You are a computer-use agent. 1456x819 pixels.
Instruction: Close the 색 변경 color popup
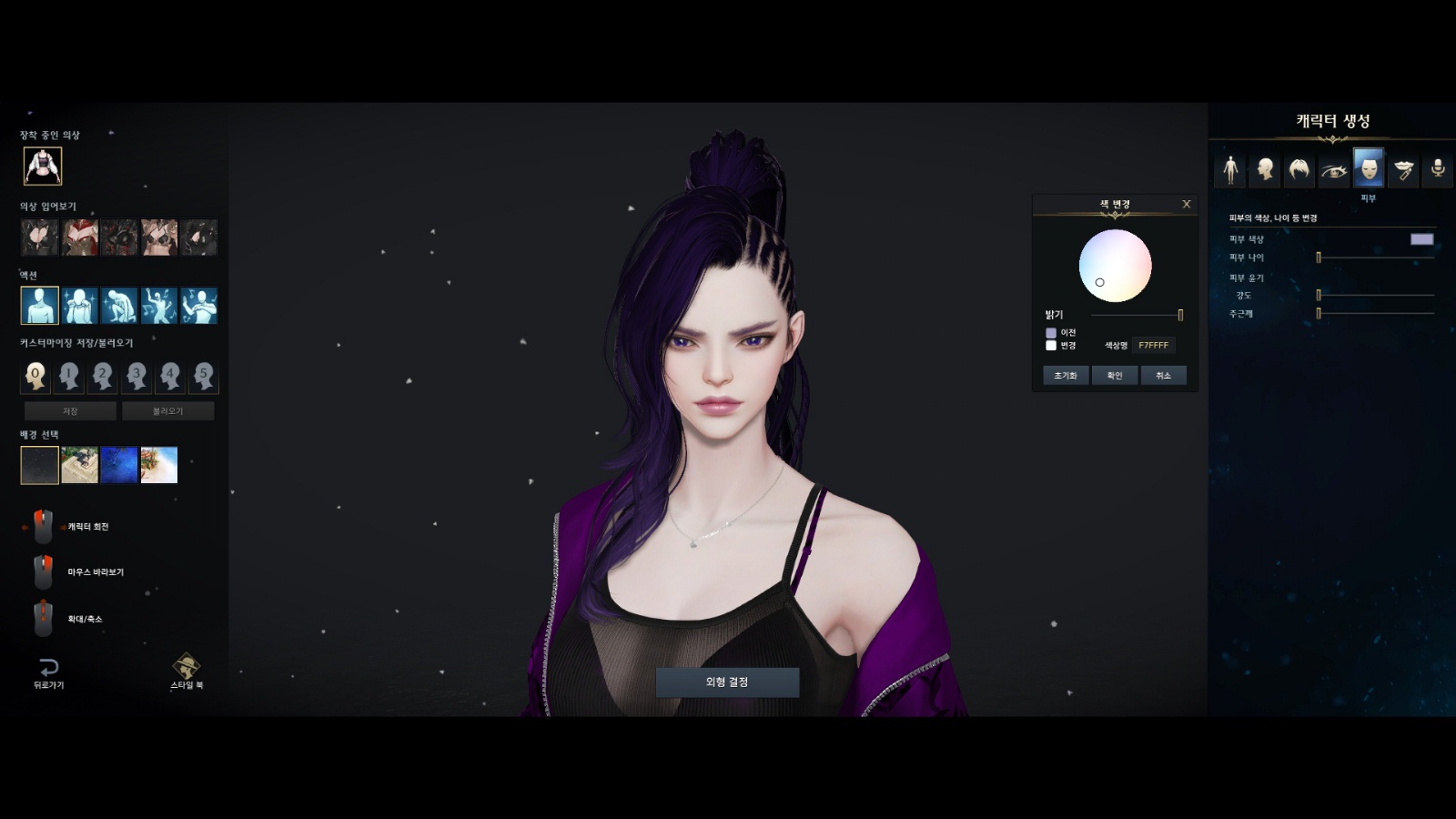(x=1186, y=204)
